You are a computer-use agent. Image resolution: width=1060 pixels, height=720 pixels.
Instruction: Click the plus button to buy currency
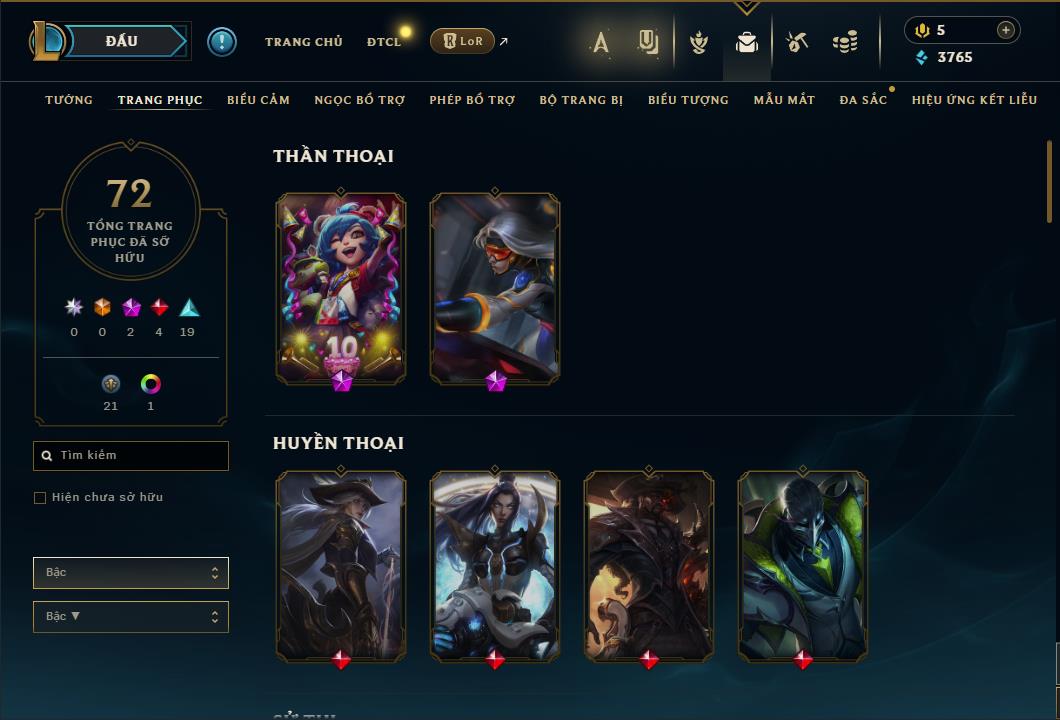(1006, 31)
